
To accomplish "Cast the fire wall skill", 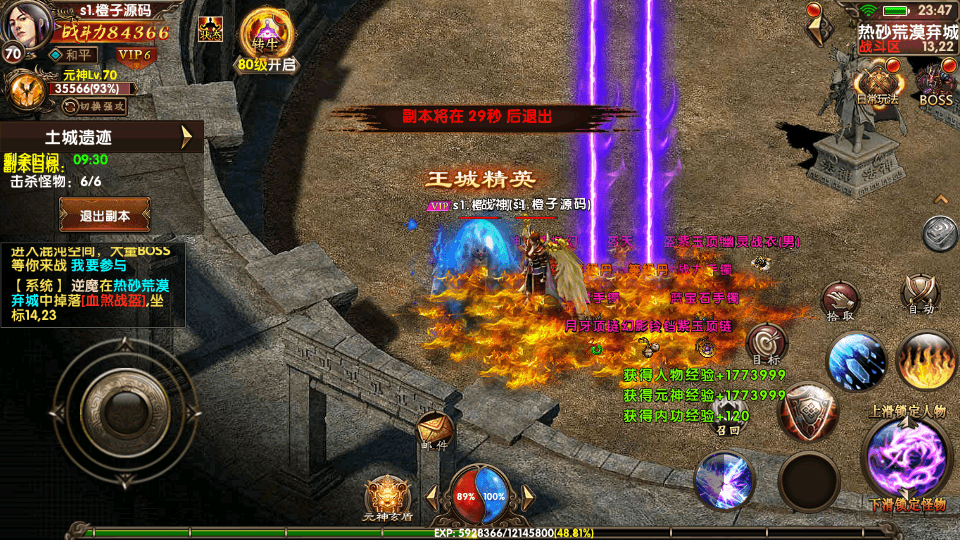I will pos(927,360).
